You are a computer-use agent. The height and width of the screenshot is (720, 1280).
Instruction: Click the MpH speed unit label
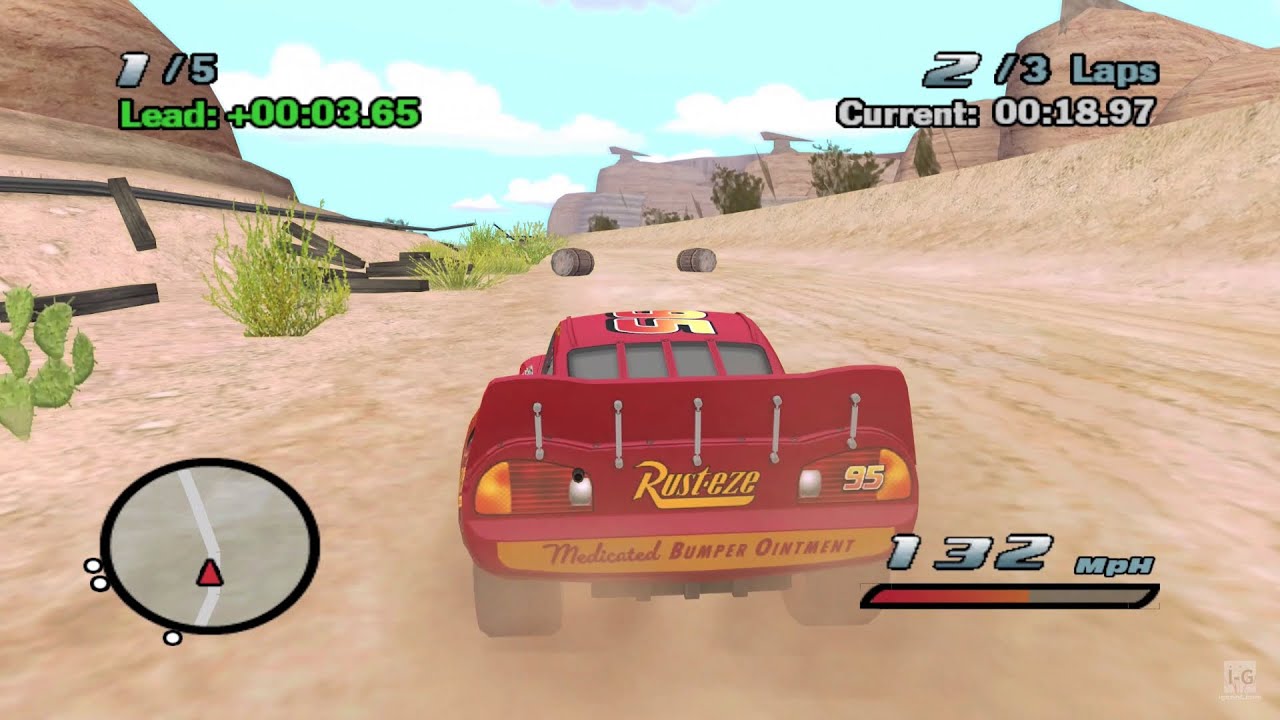1114,566
